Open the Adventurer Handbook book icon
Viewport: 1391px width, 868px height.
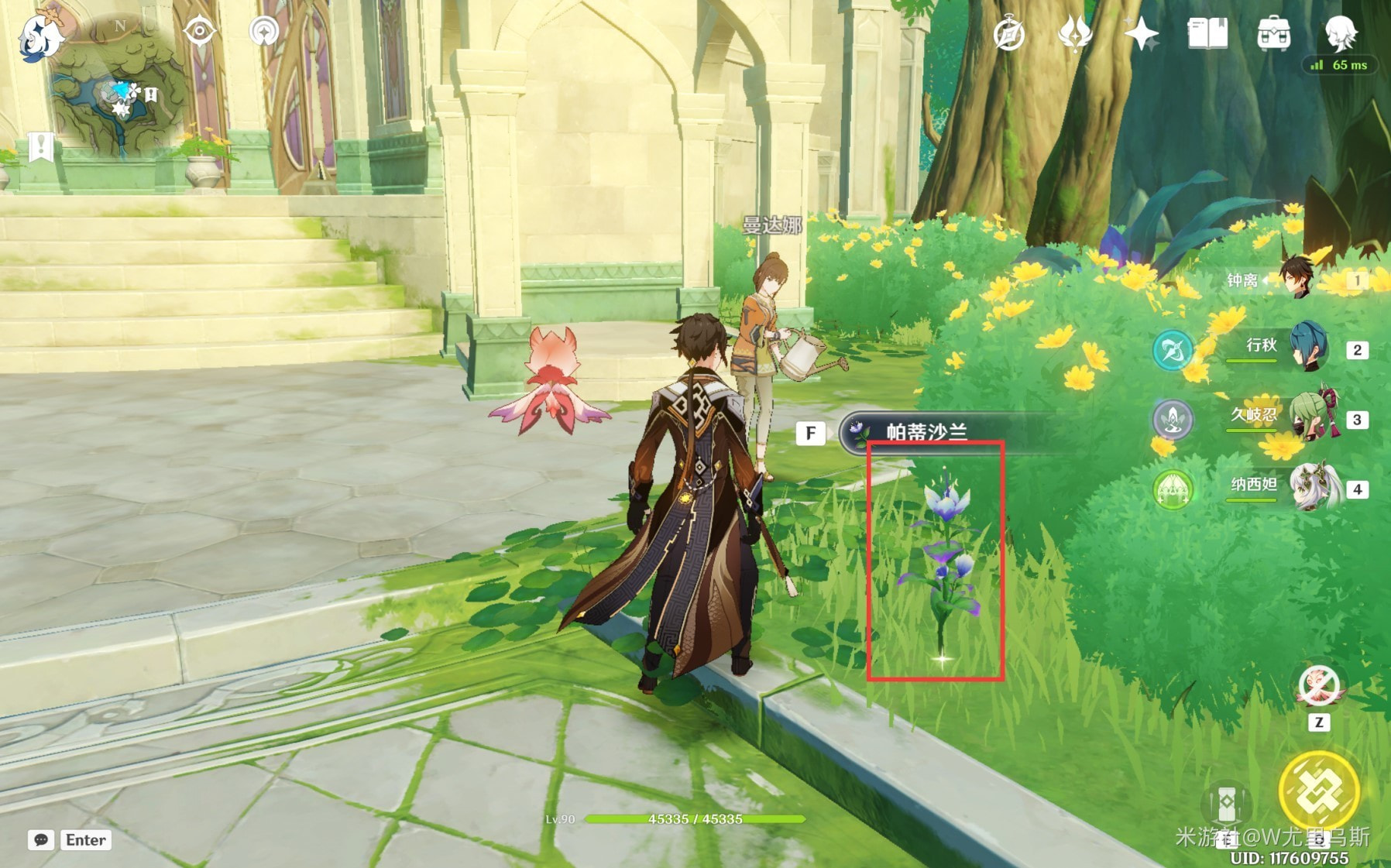pos(1207,35)
